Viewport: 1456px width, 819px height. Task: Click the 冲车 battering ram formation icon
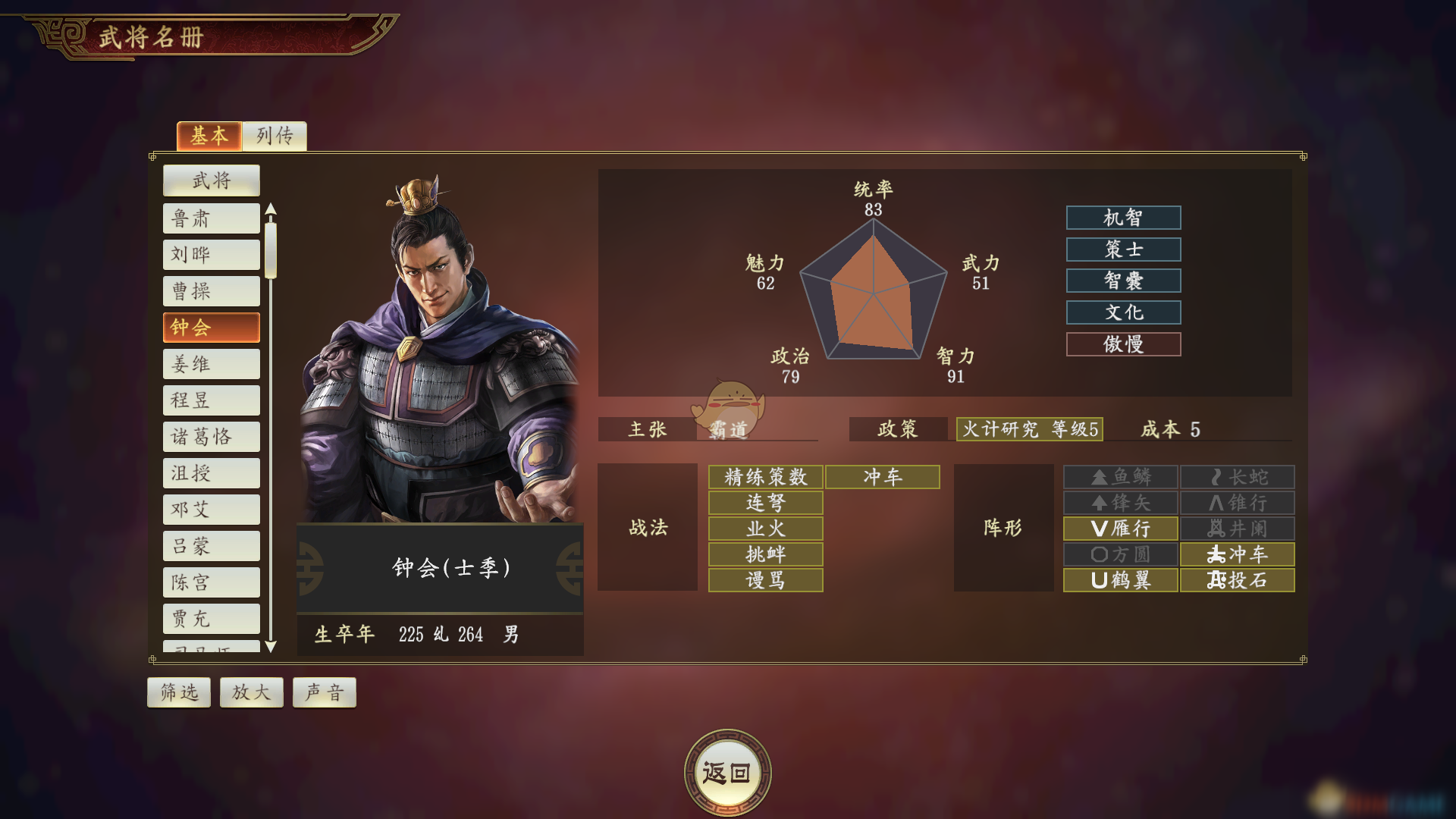(x=1236, y=554)
